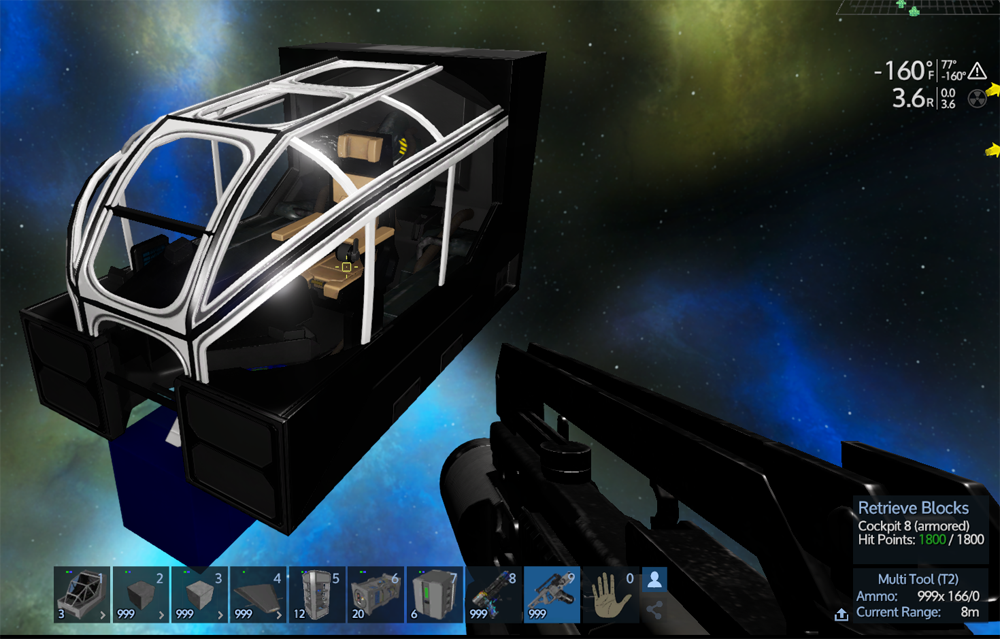Equip the dark tool in hotbar slot 8
1000x639 pixels.
coord(492,595)
